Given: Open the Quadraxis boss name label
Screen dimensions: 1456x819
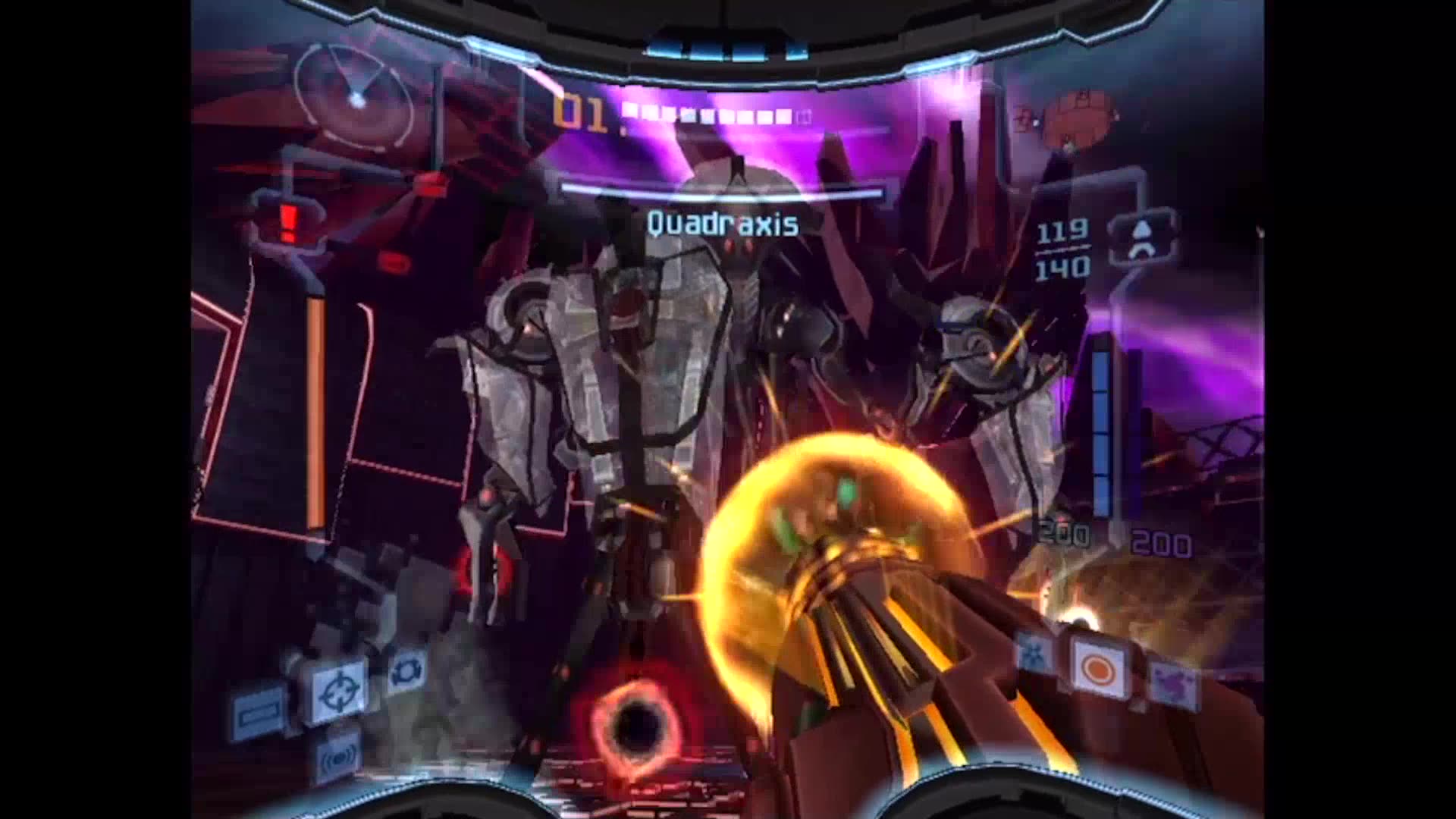Looking at the screenshot, I should point(721,222).
